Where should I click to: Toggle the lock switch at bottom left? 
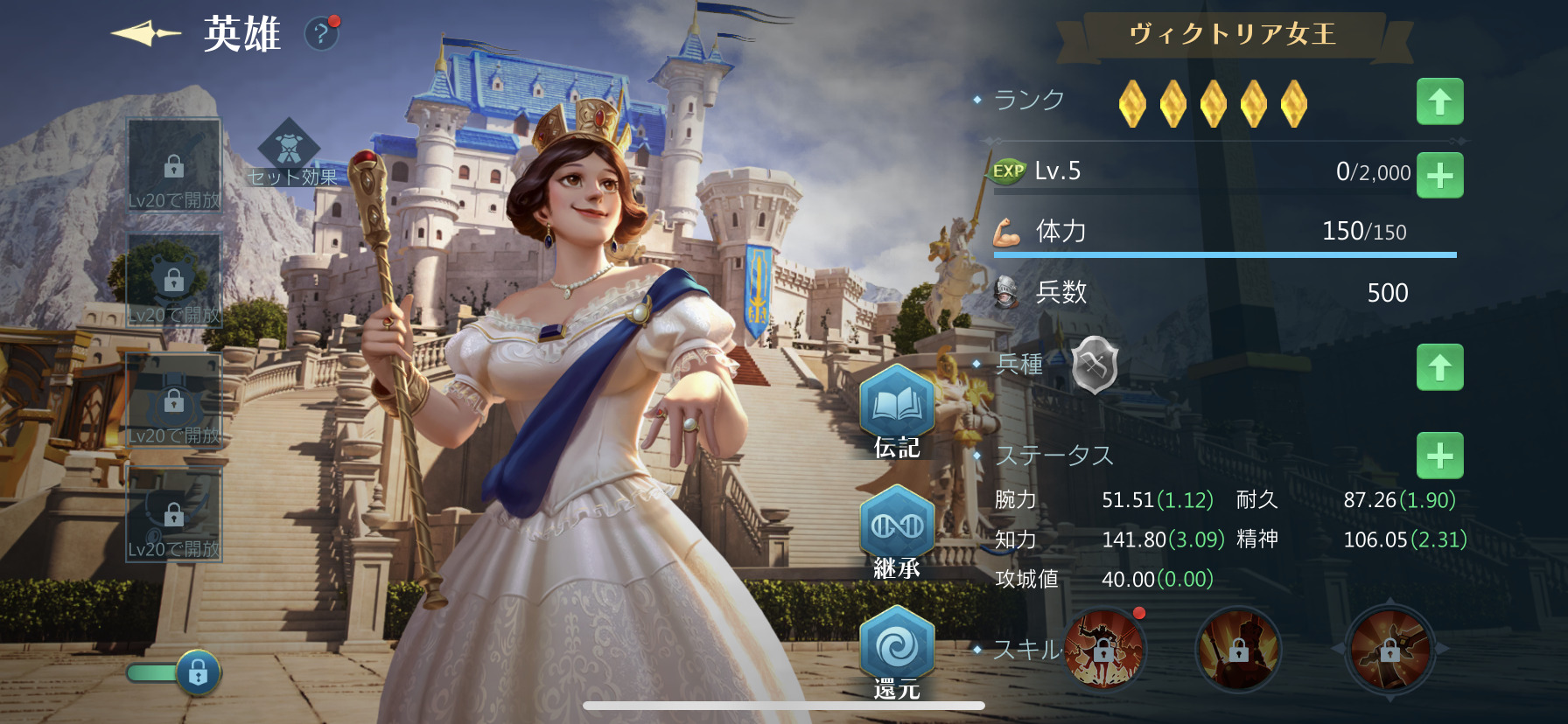tap(175, 672)
